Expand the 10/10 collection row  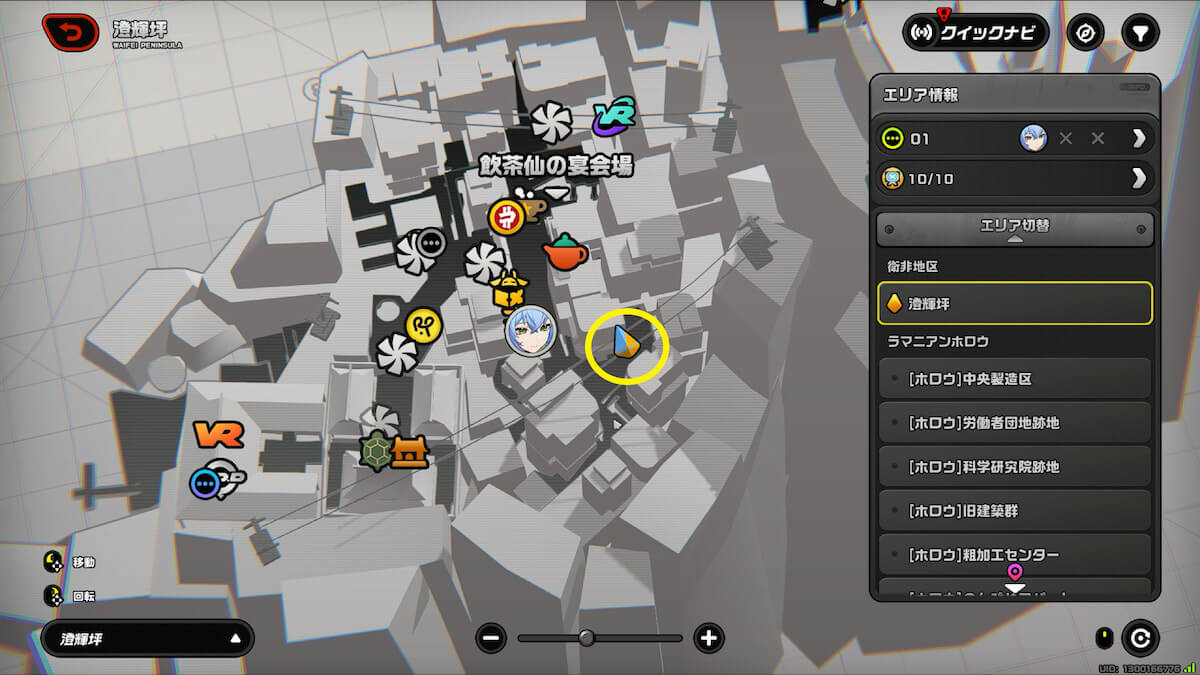(x=1138, y=179)
